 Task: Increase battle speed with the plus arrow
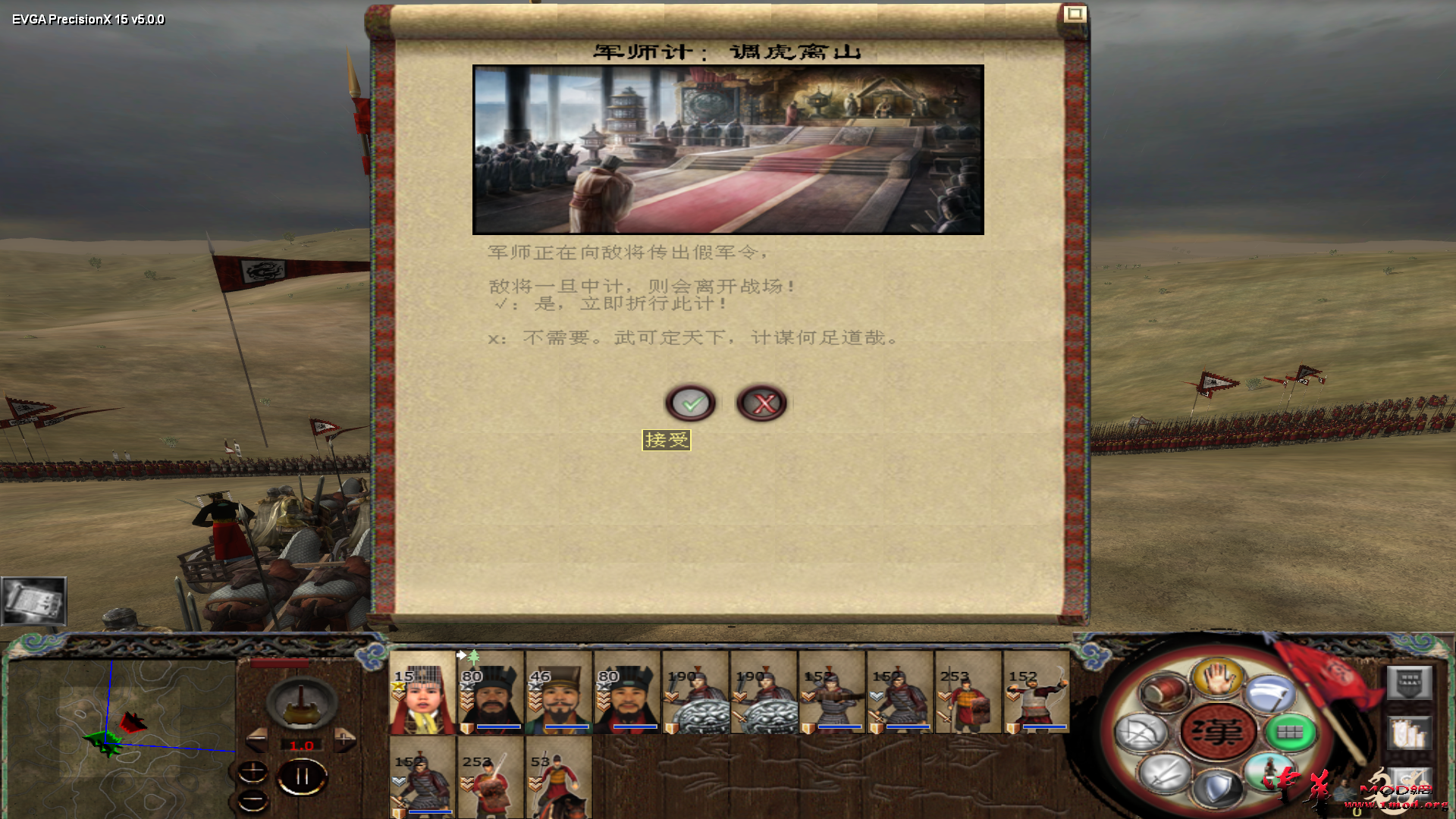344,738
